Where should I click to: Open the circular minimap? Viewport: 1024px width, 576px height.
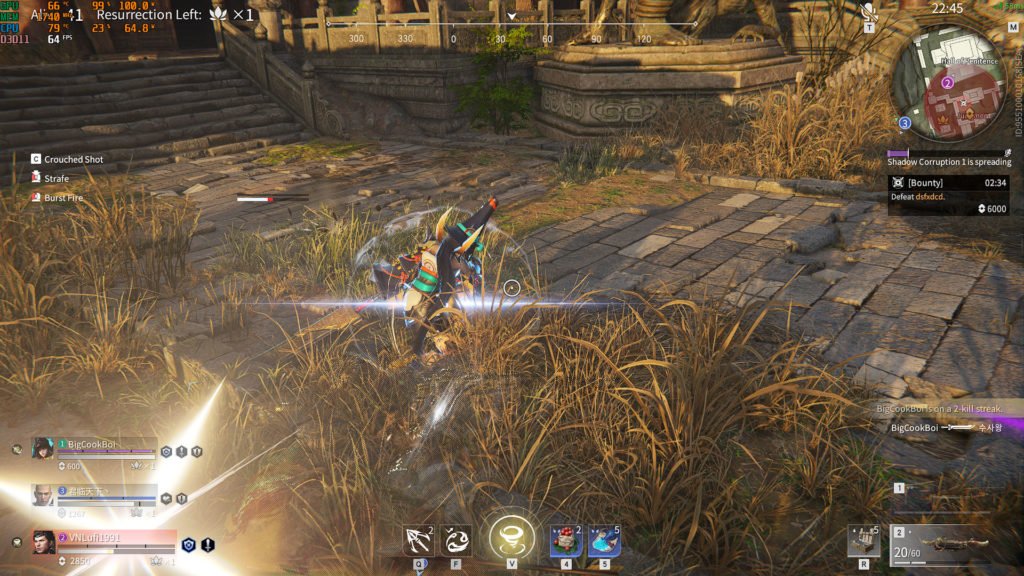[x=946, y=82]
